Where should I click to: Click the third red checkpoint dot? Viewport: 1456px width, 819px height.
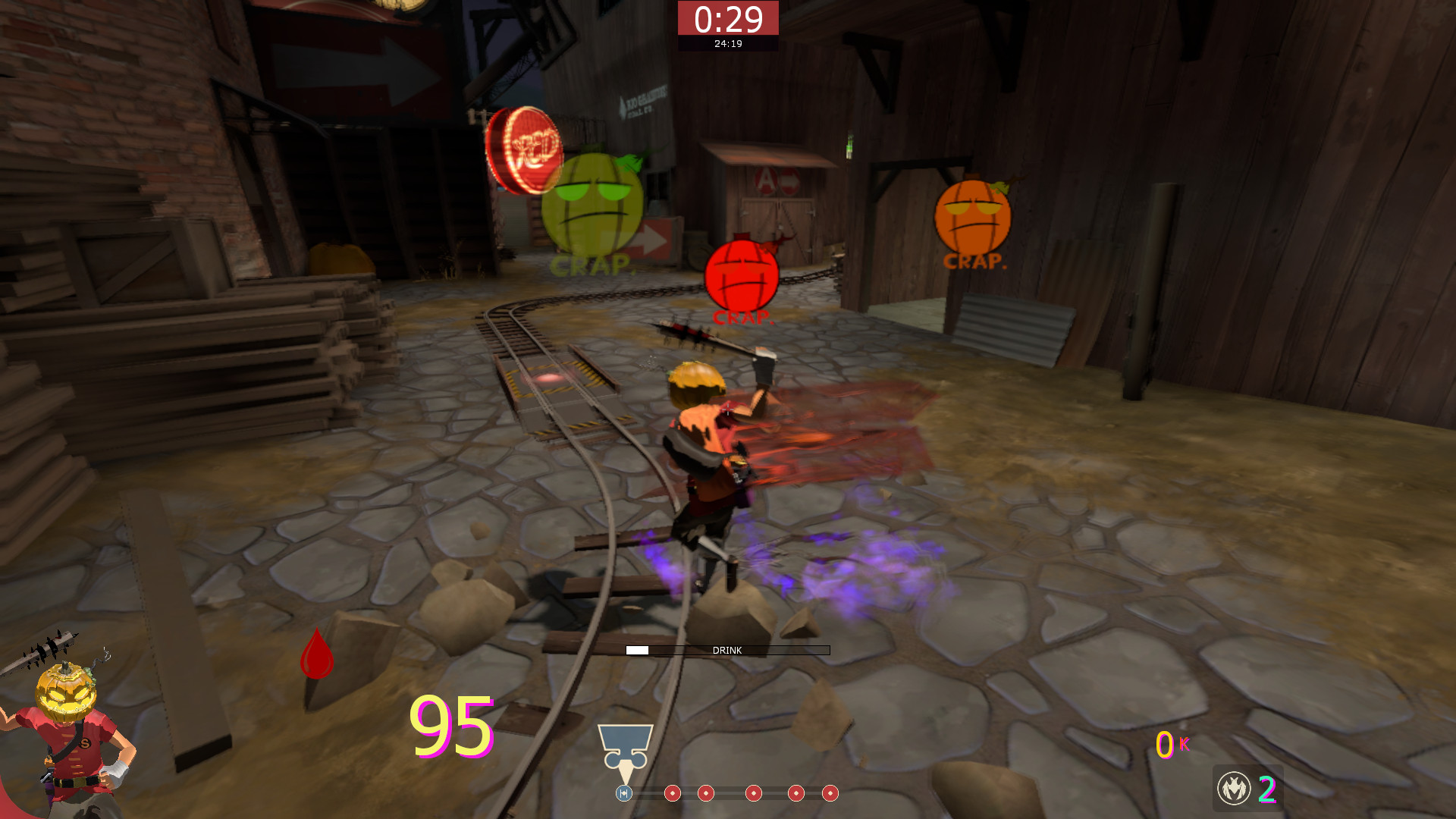(754, 794)
